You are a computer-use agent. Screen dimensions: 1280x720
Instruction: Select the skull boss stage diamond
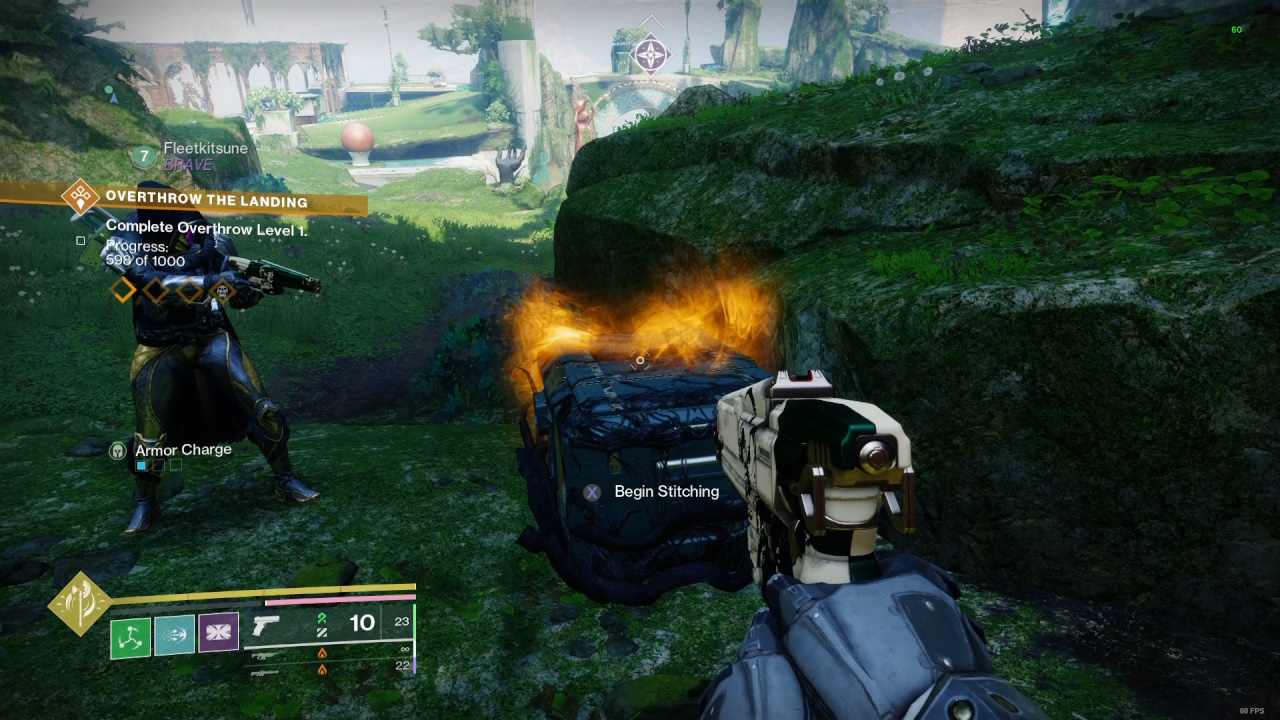[222, 291]
